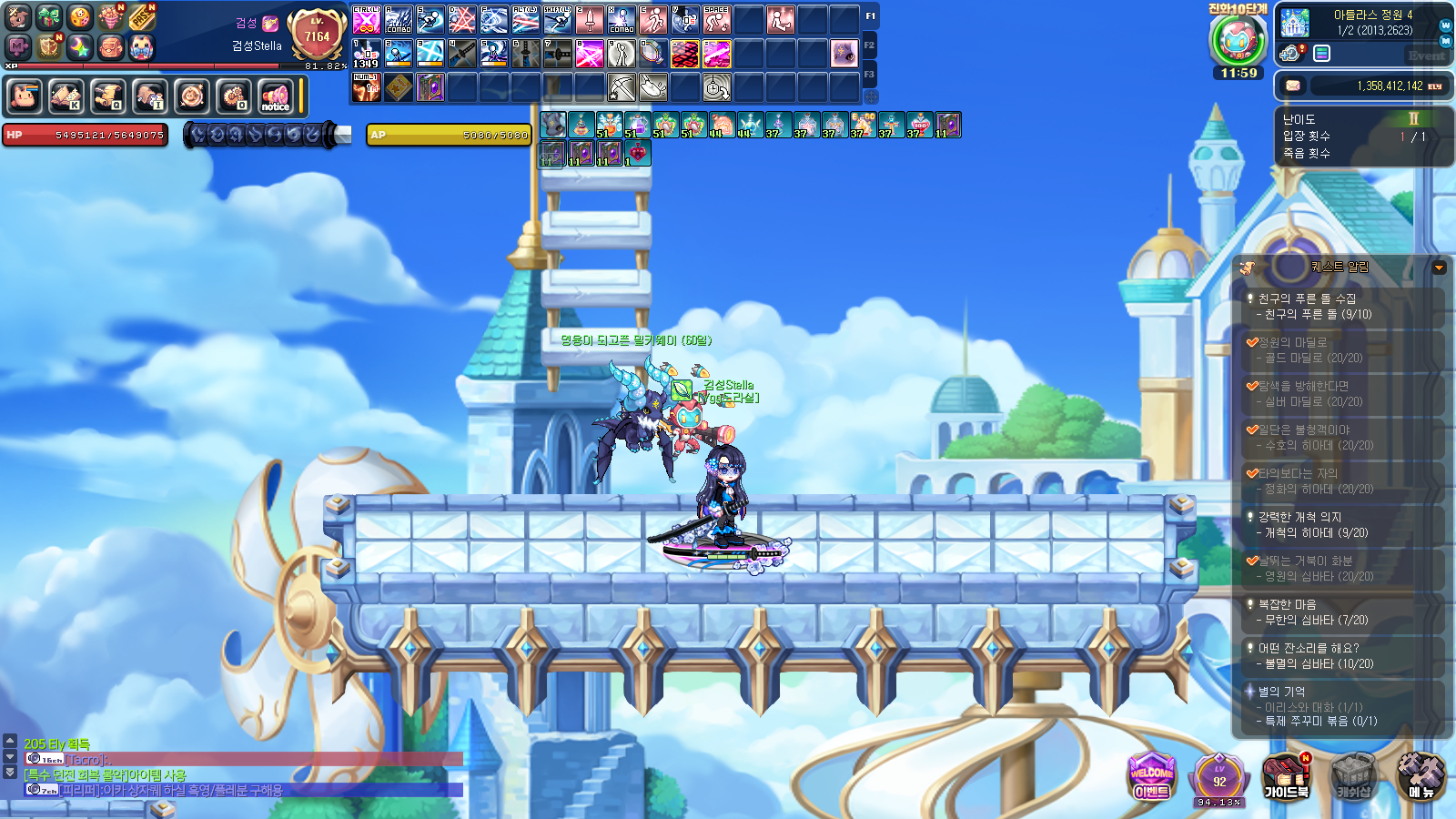Open the orange dice icon

coord(80,16)
